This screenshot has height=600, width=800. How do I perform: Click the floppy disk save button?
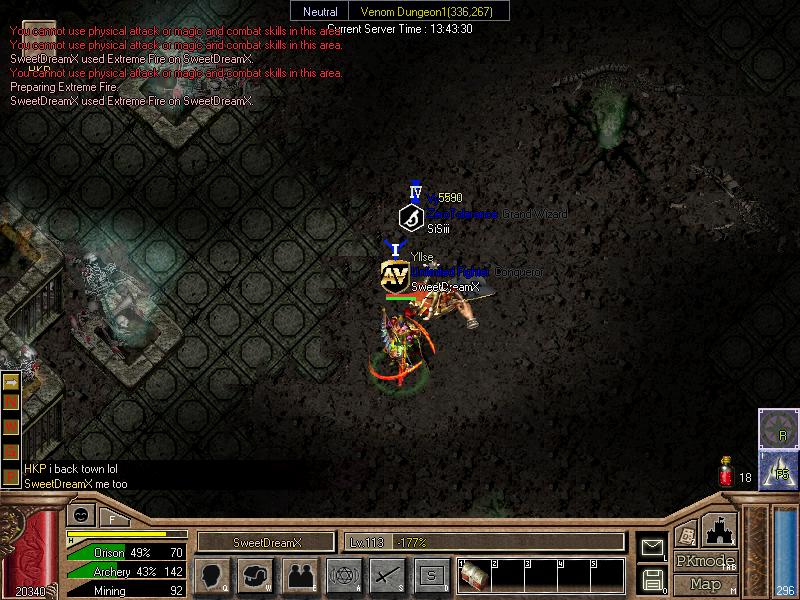click(652, 578)
